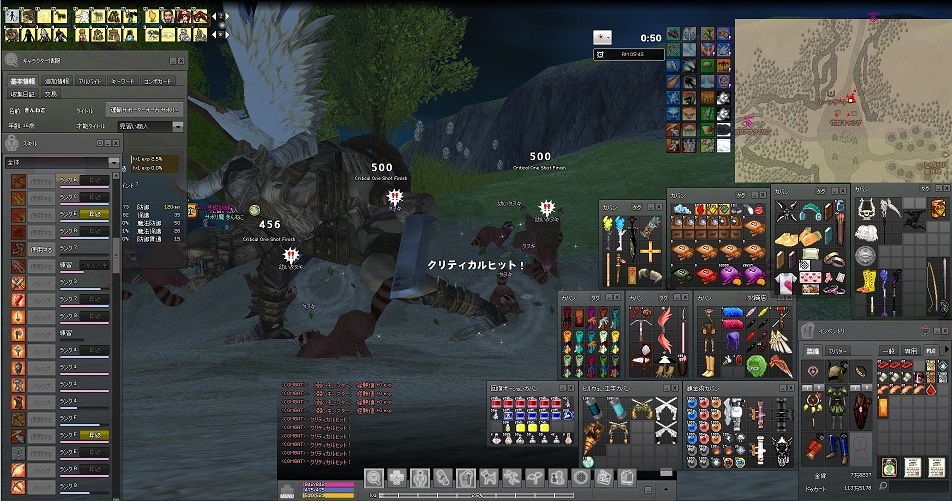
Task: Select the drill item in the bag
Action: click(x=597, y=433)
